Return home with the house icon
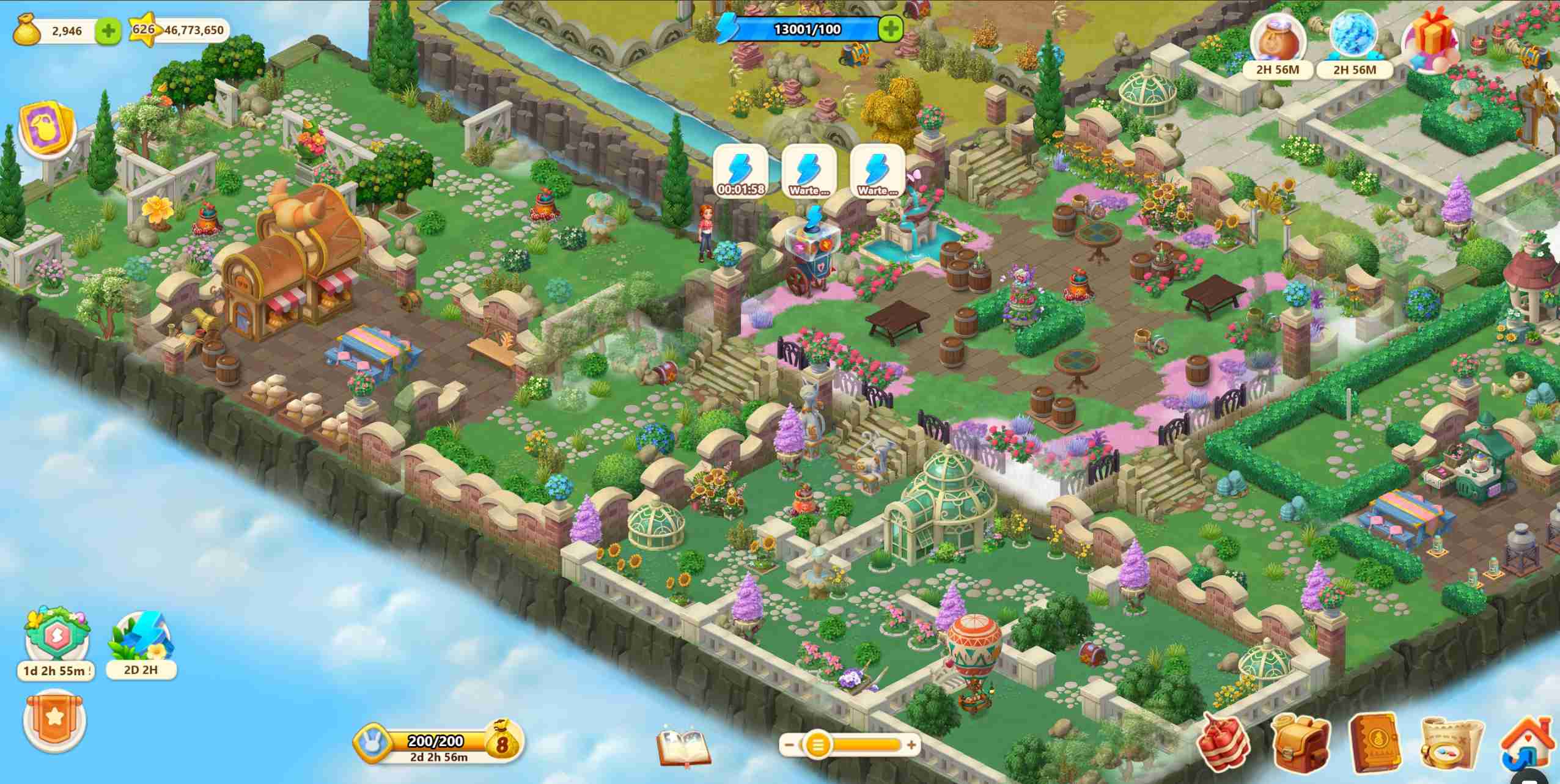 coord(1526,744)
